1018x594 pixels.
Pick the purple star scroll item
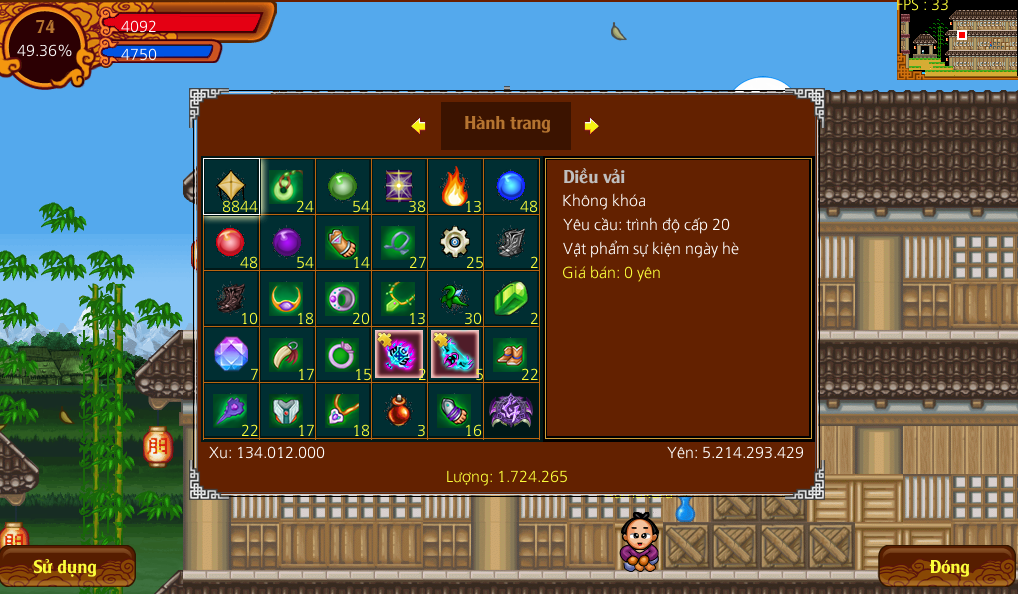[x=399, y=187]
